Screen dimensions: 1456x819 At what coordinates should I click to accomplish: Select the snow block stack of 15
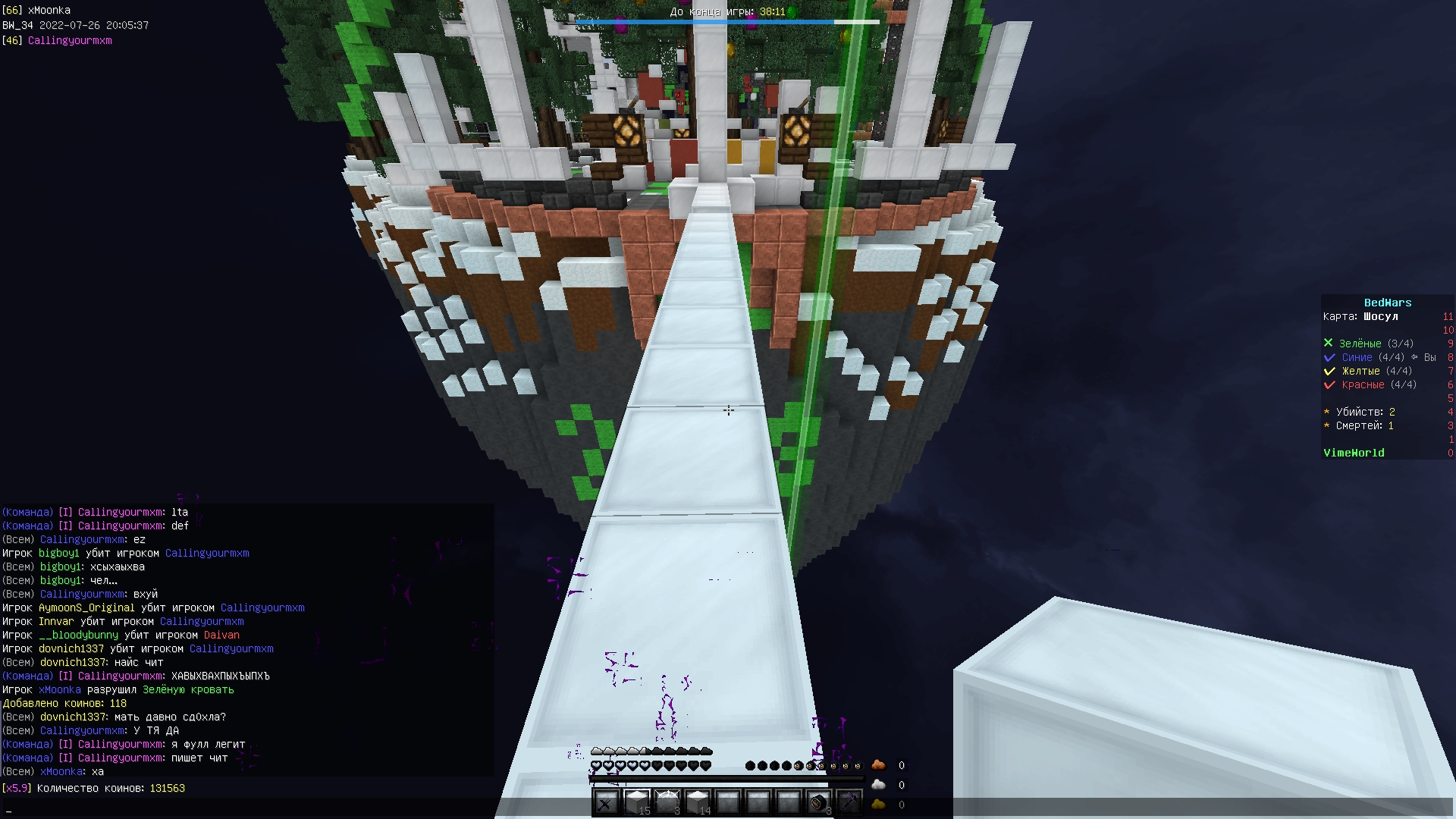point(636,800)
